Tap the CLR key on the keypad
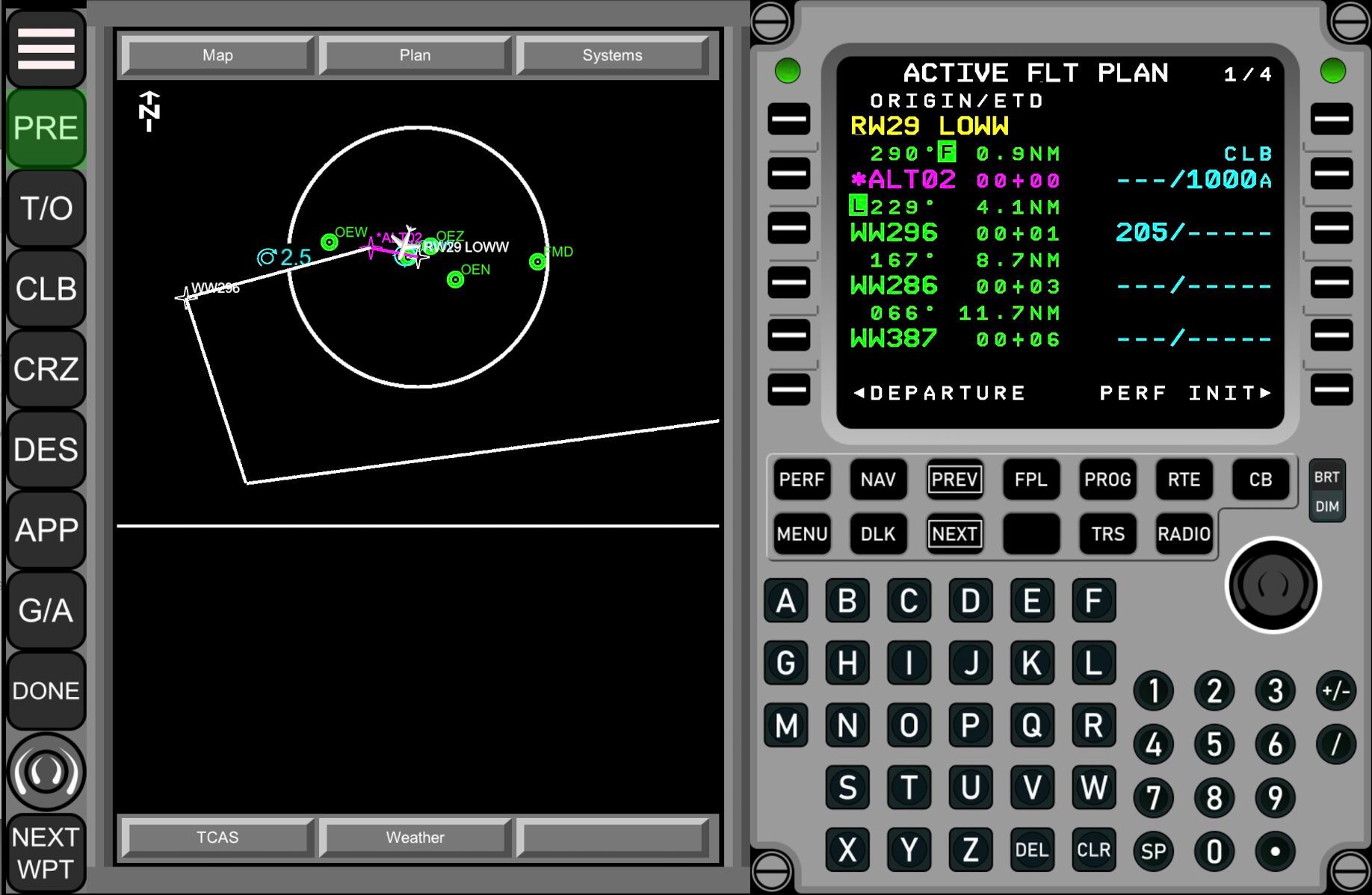 1093,850
